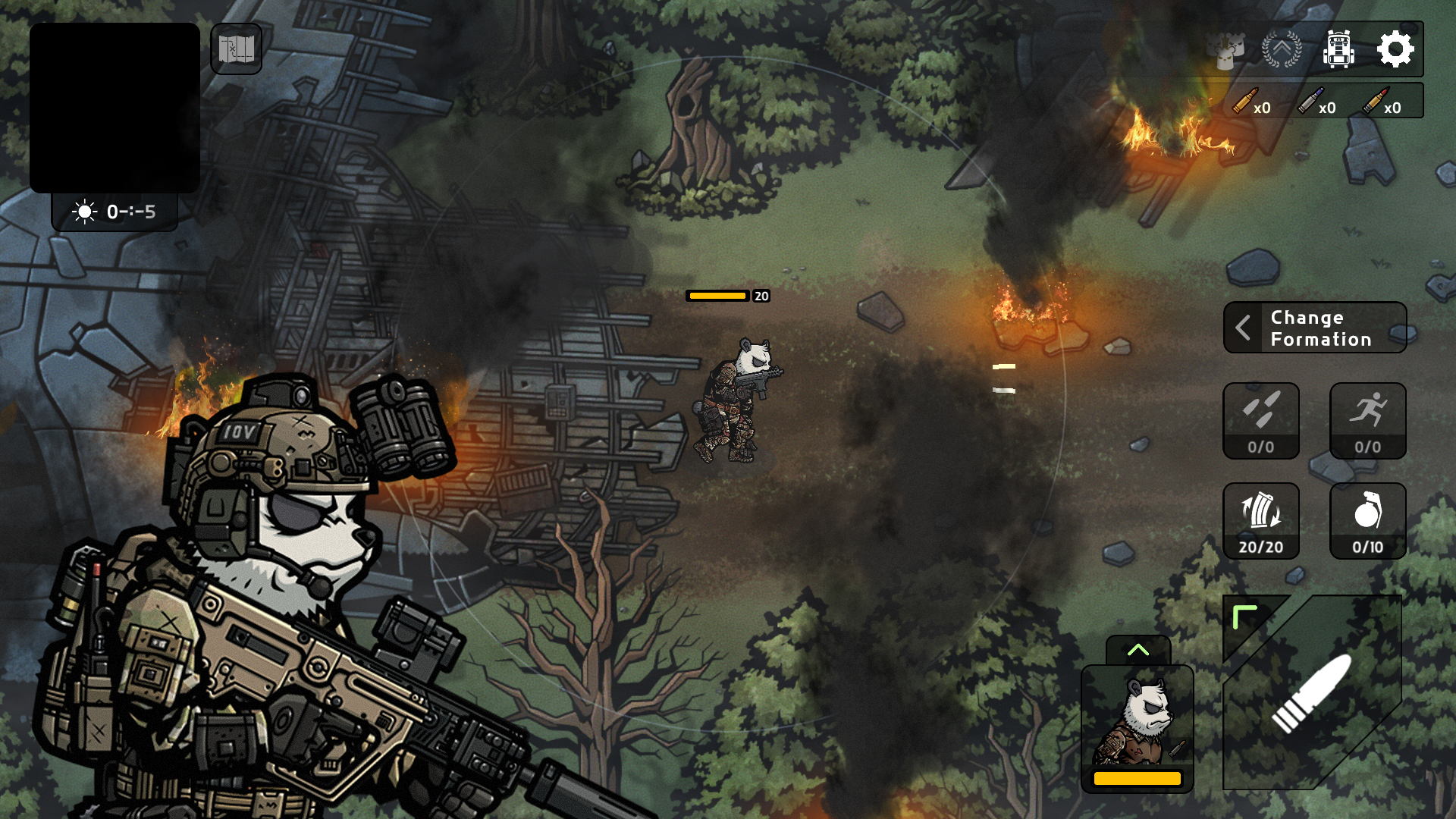Collapse the Change Formation panel via its chevron
Image resolution: width=1456 pixels, height=819 pixels.
coord(1244,328)
